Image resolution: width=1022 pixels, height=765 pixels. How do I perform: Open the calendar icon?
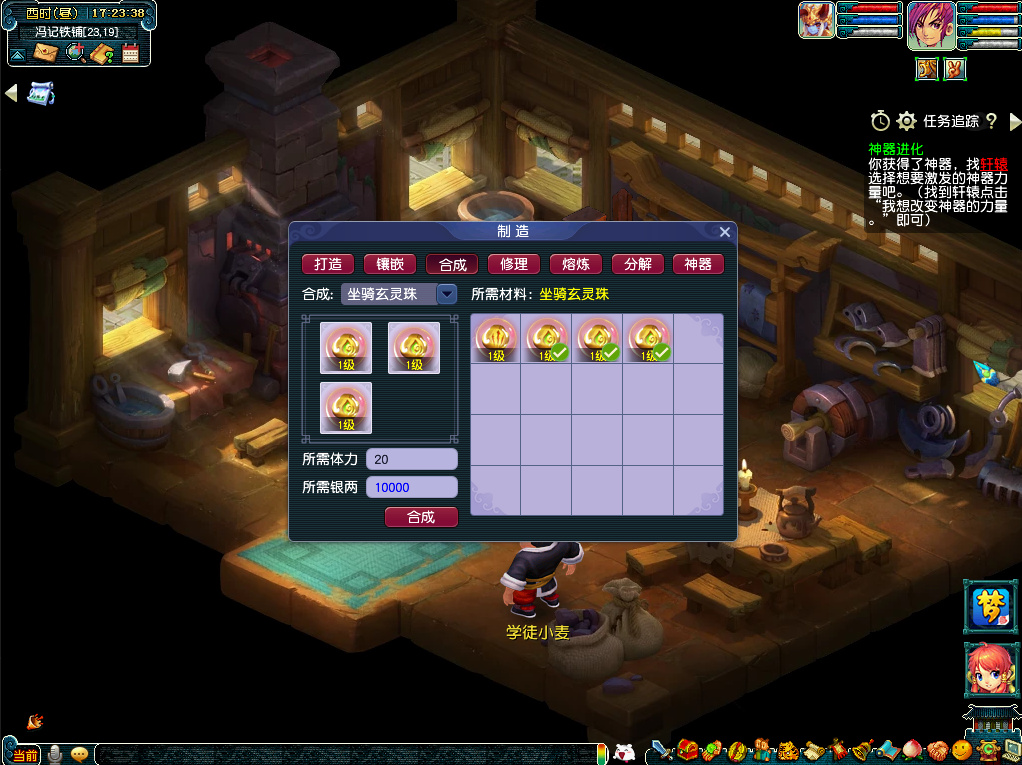(x=130, y=53)
